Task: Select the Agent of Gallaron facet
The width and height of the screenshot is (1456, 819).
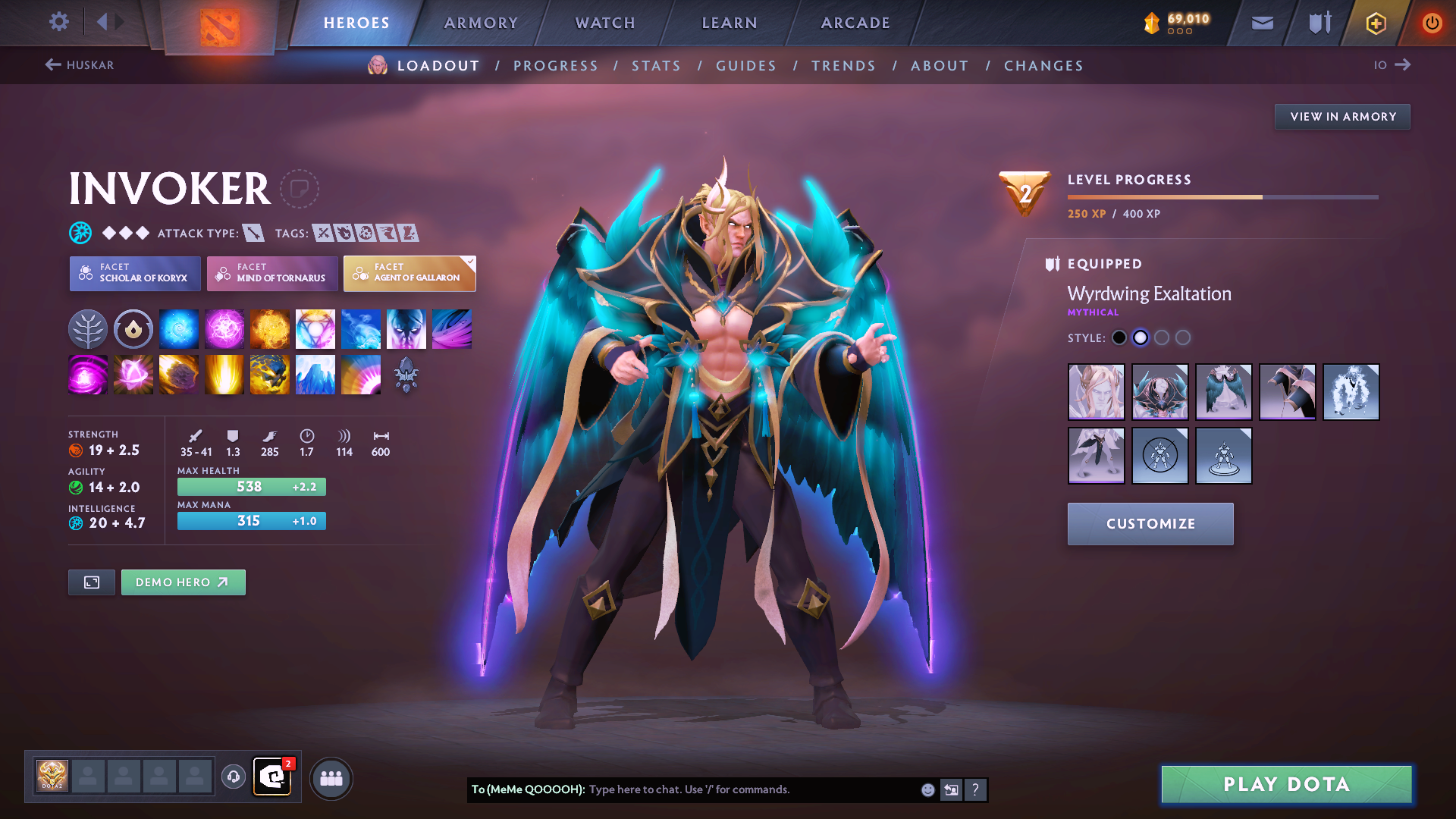Action: tap(409, 273)
